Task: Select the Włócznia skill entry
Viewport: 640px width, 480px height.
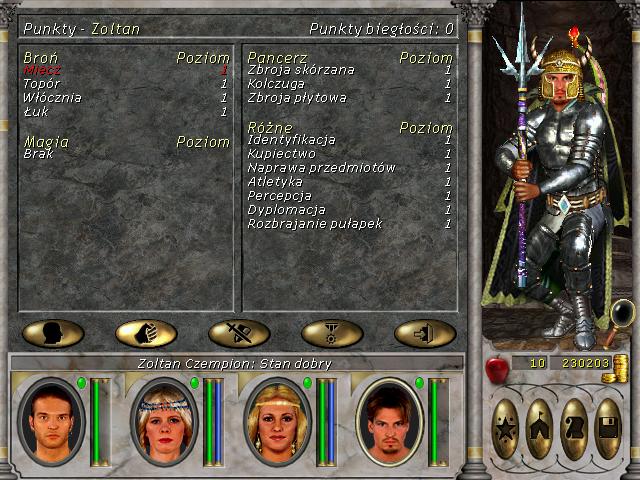Action: 51,98
